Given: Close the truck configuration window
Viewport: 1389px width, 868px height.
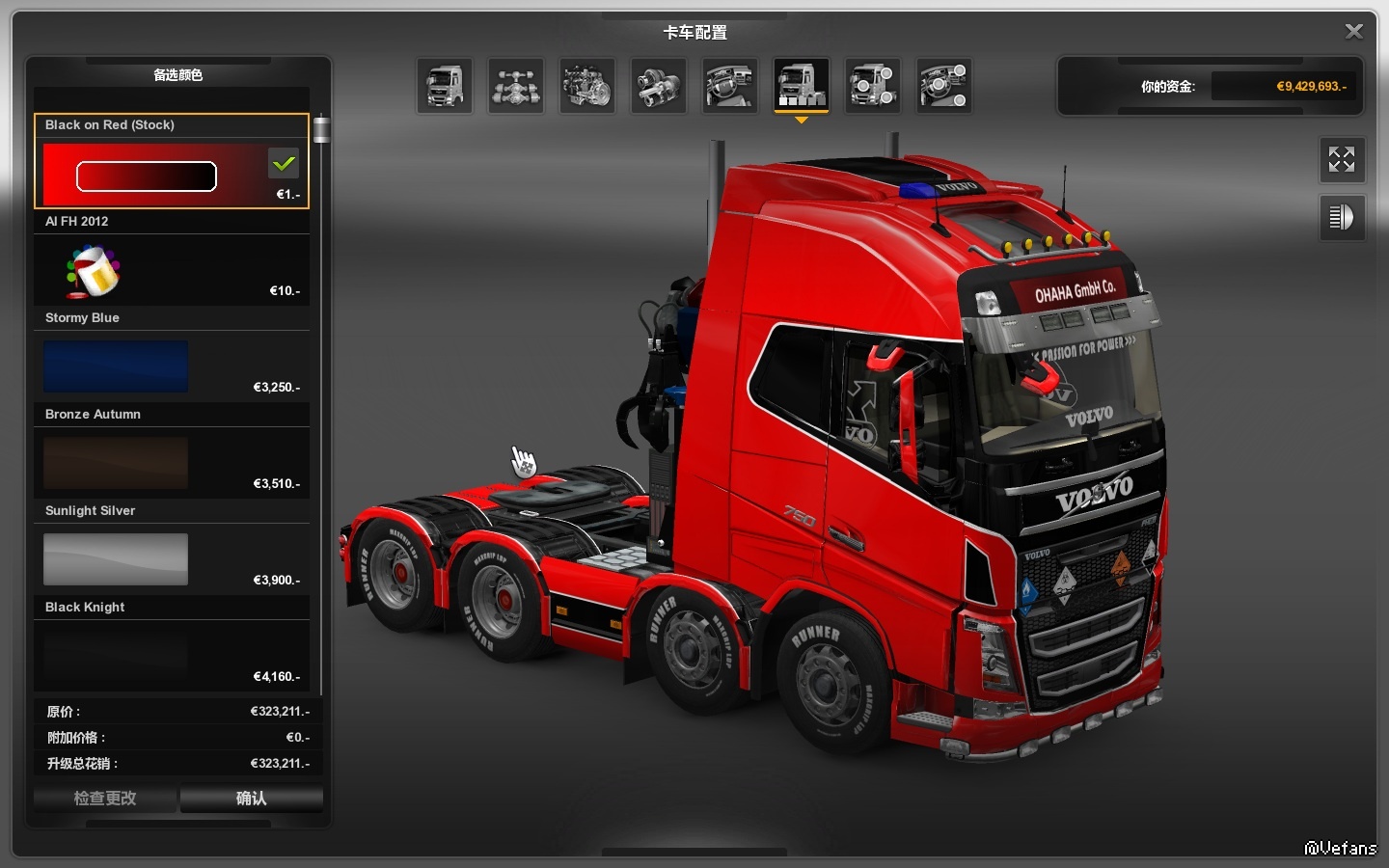Looking at the screenshot, I should (x=1354, y=32).
